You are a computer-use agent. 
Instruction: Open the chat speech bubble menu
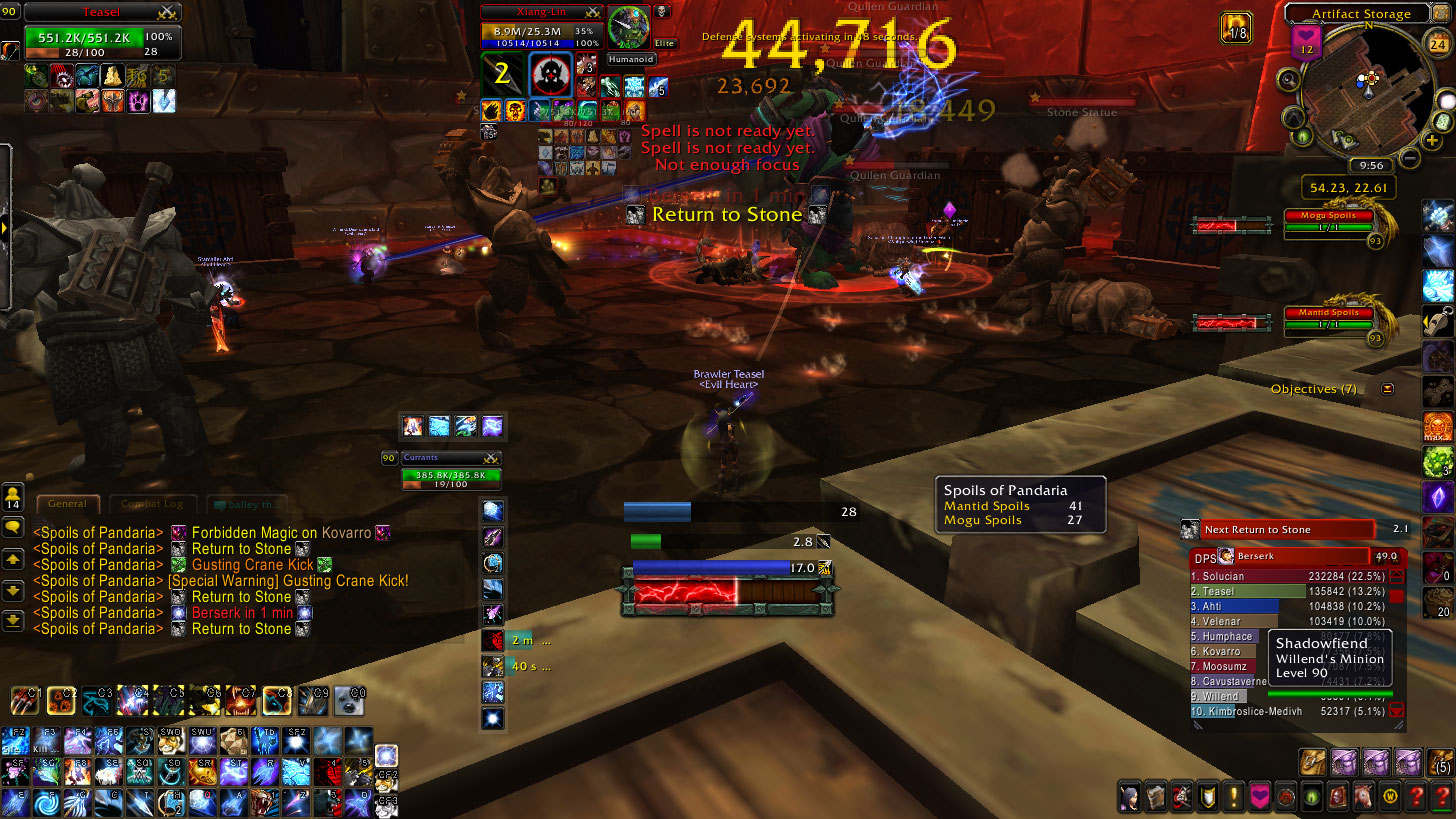(x=13, y=527)
